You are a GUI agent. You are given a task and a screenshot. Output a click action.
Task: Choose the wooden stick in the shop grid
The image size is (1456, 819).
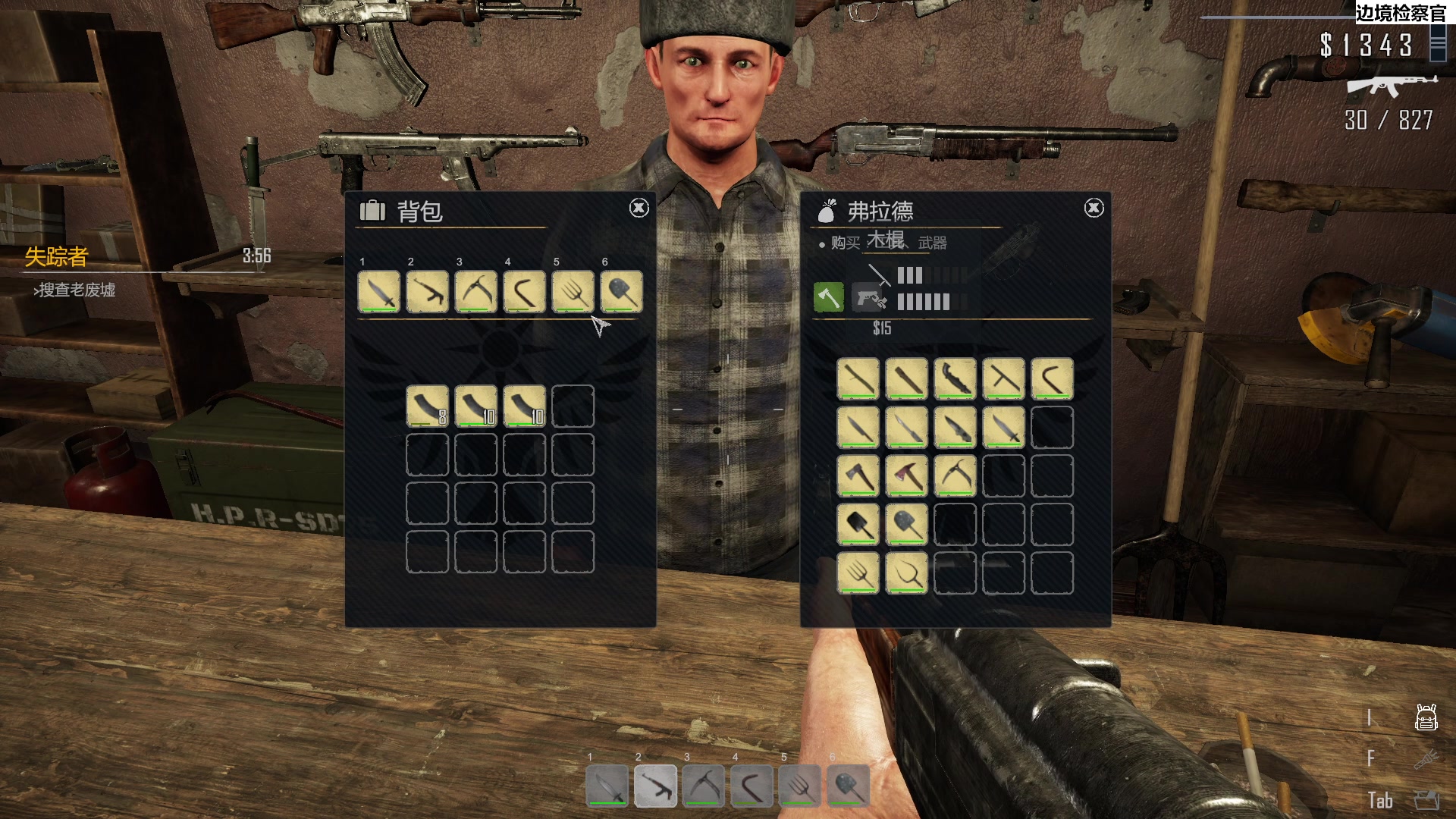click(858, 378)
